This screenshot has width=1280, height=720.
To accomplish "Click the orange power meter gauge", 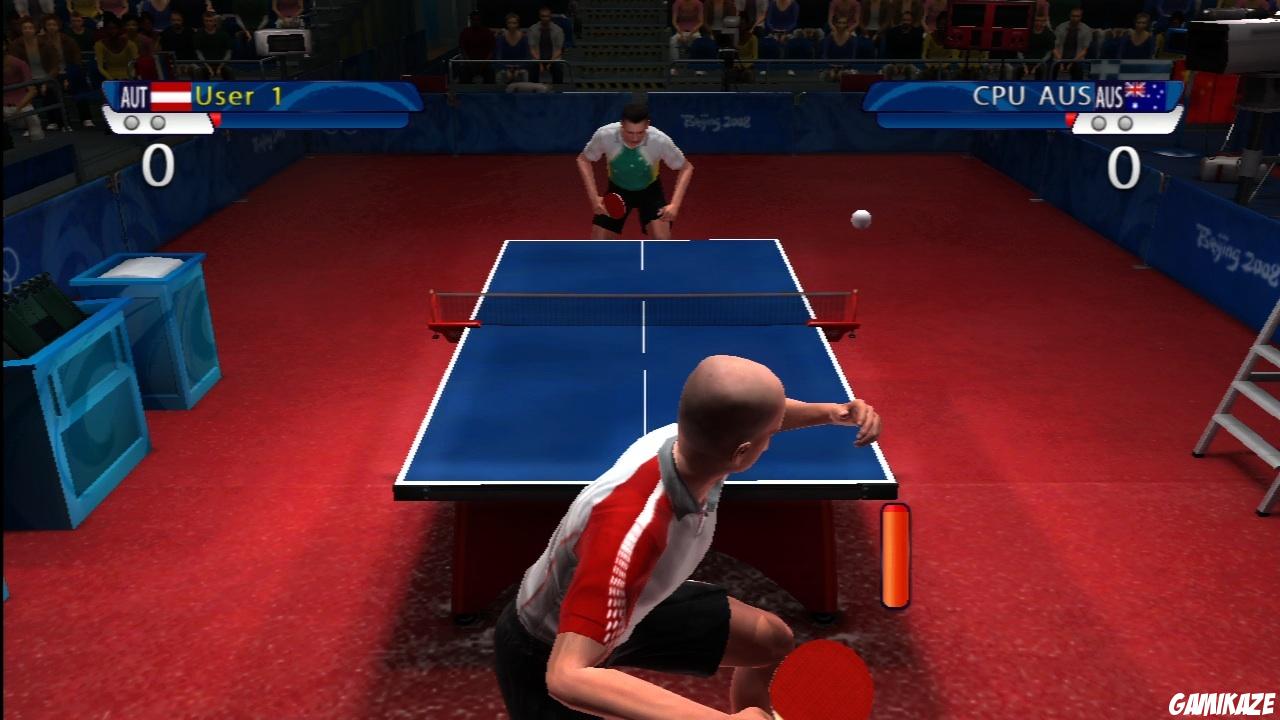I will [895, 558].
